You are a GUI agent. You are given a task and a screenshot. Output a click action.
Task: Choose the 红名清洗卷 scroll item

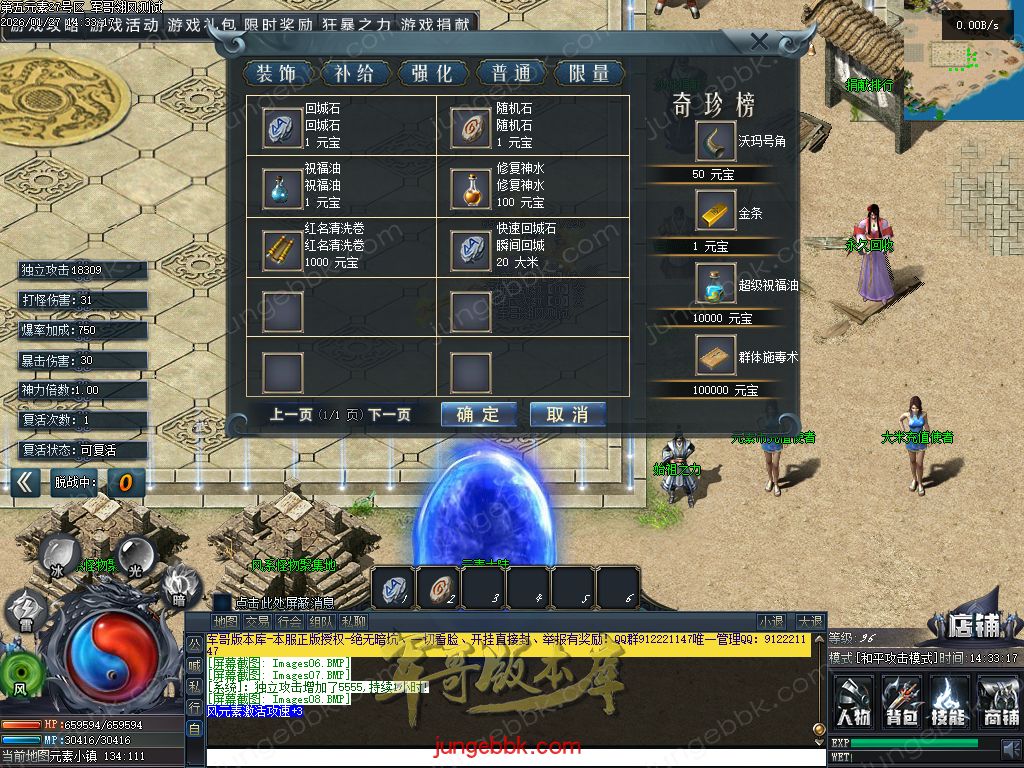[283, 248]
